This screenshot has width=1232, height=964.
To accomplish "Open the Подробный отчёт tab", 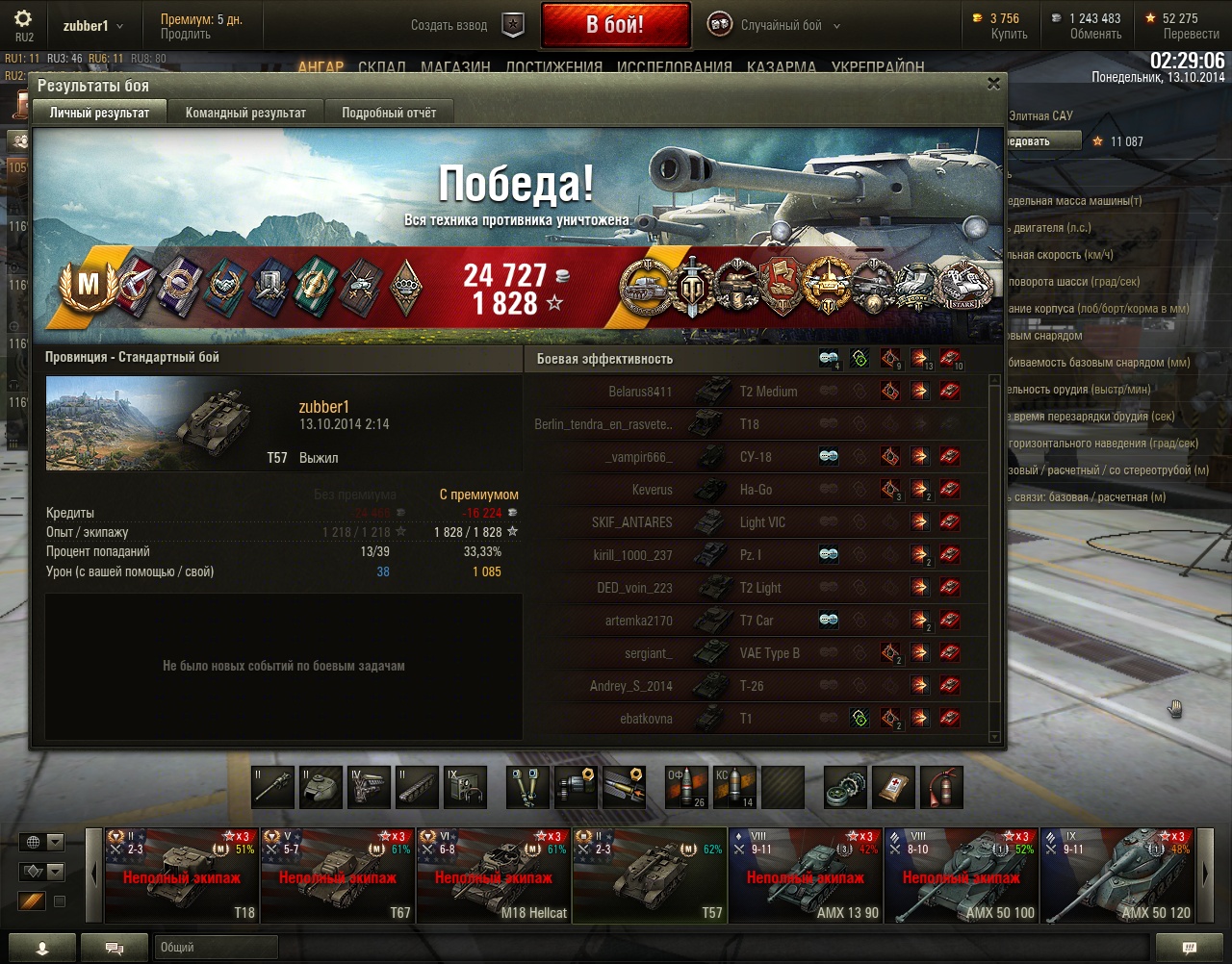I will tap(389, 113).
